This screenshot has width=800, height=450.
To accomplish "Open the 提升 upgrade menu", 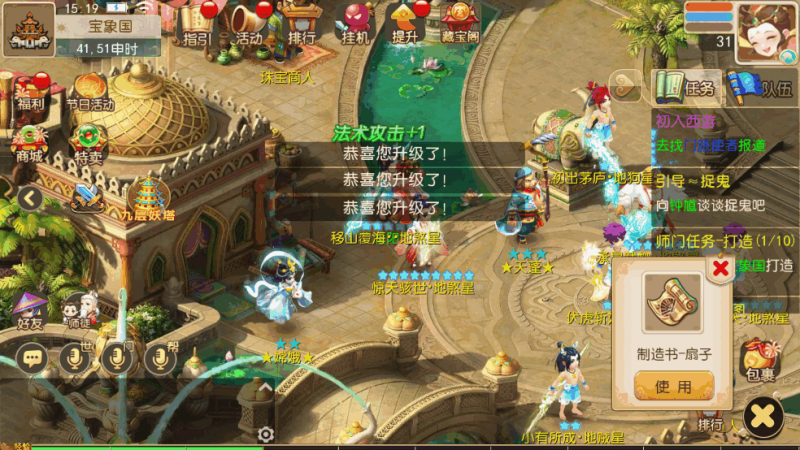I will point(405,23).
